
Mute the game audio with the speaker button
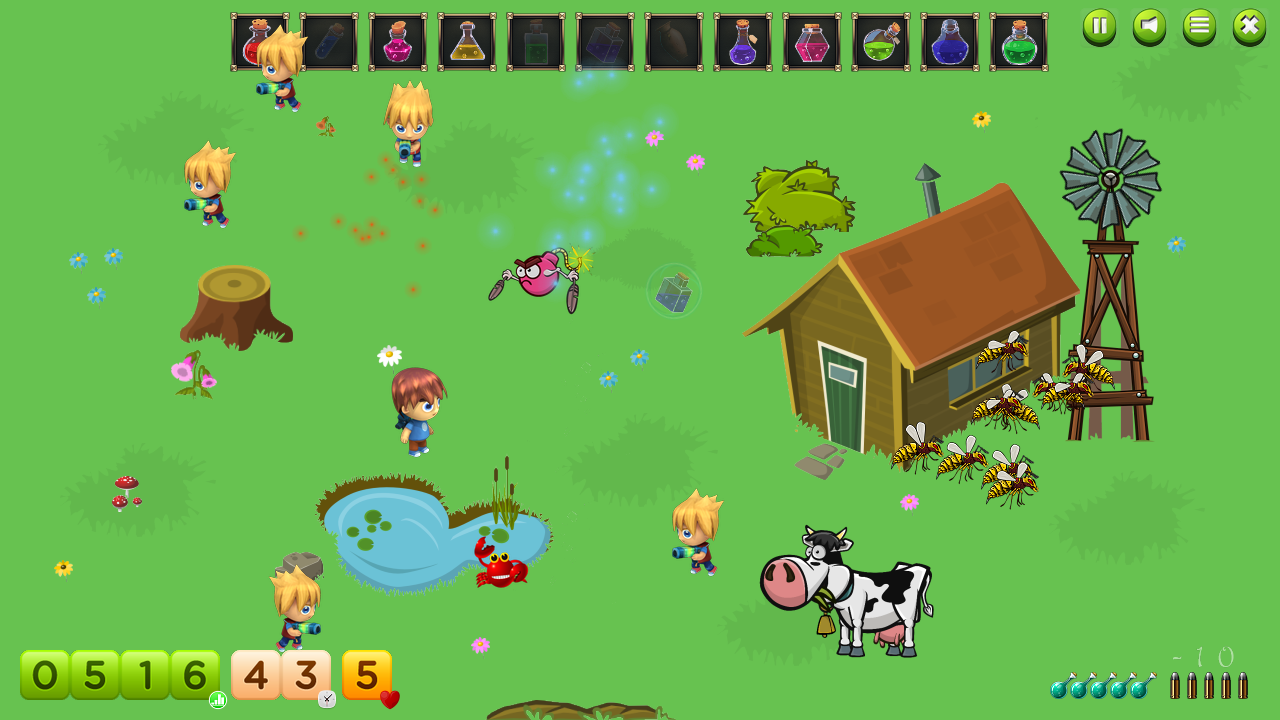coord(1148,26)
